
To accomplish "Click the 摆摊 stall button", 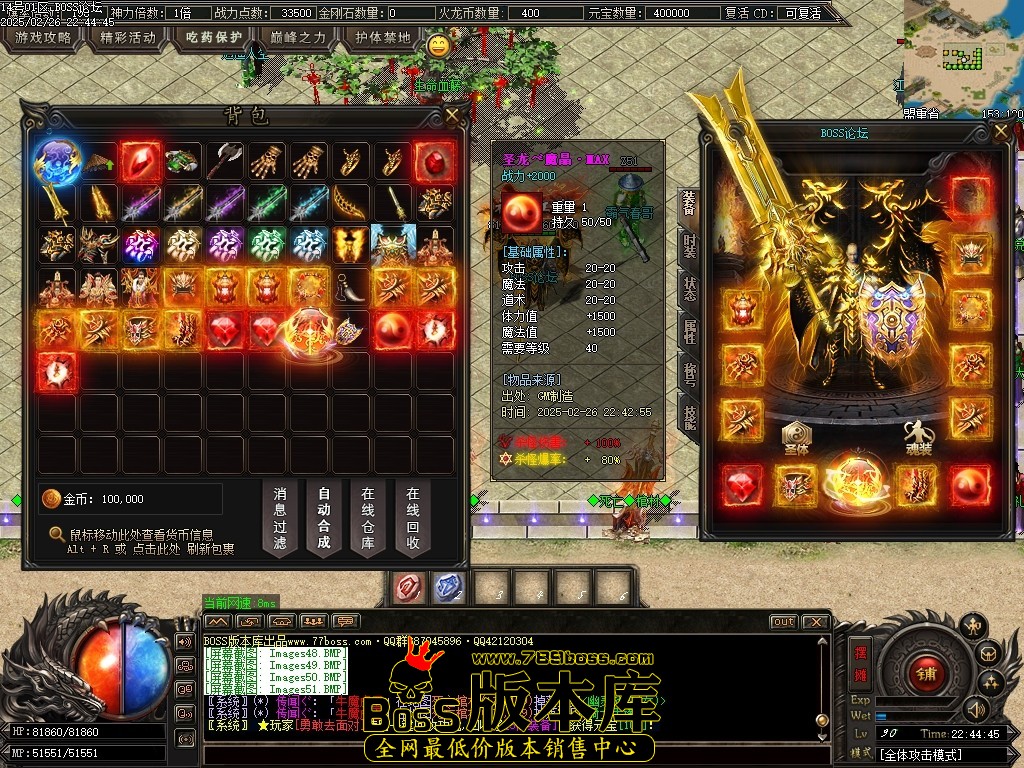I will pyautogui.click(x=860, y=660).
